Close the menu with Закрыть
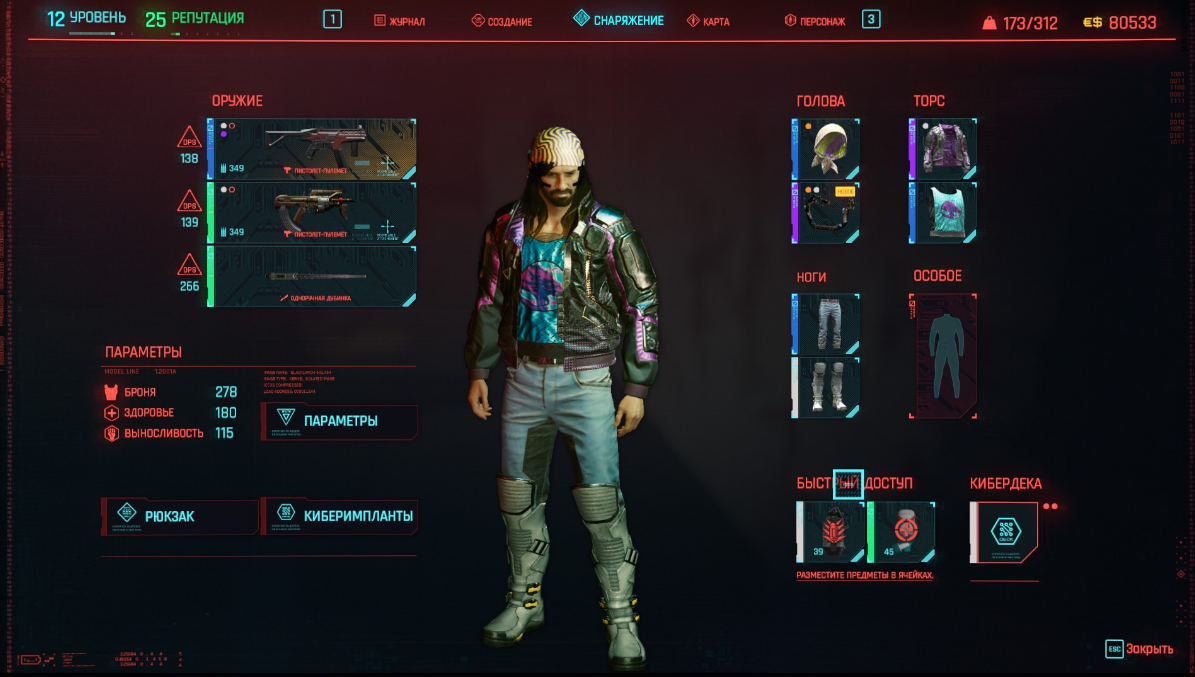 click(1140, 649)
